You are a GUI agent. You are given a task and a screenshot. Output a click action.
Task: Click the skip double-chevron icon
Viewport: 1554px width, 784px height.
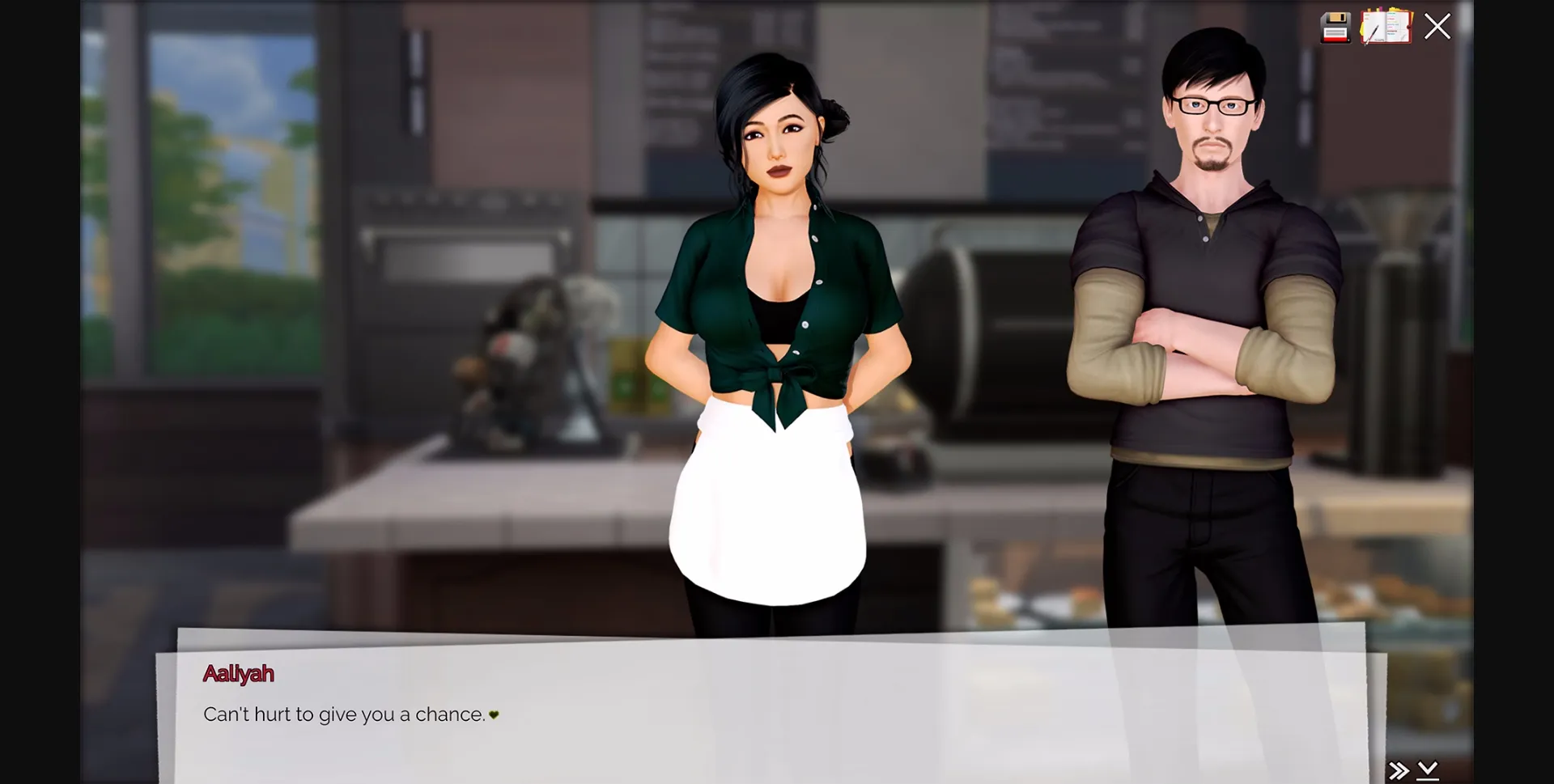pyautogui.click(x=1399, y=769)
